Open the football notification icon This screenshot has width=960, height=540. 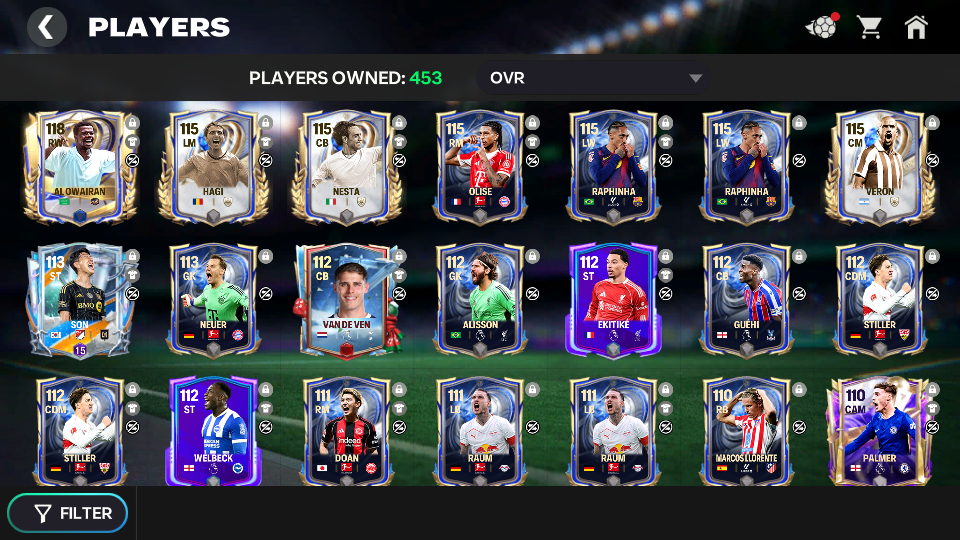click(x=822, y=27)
